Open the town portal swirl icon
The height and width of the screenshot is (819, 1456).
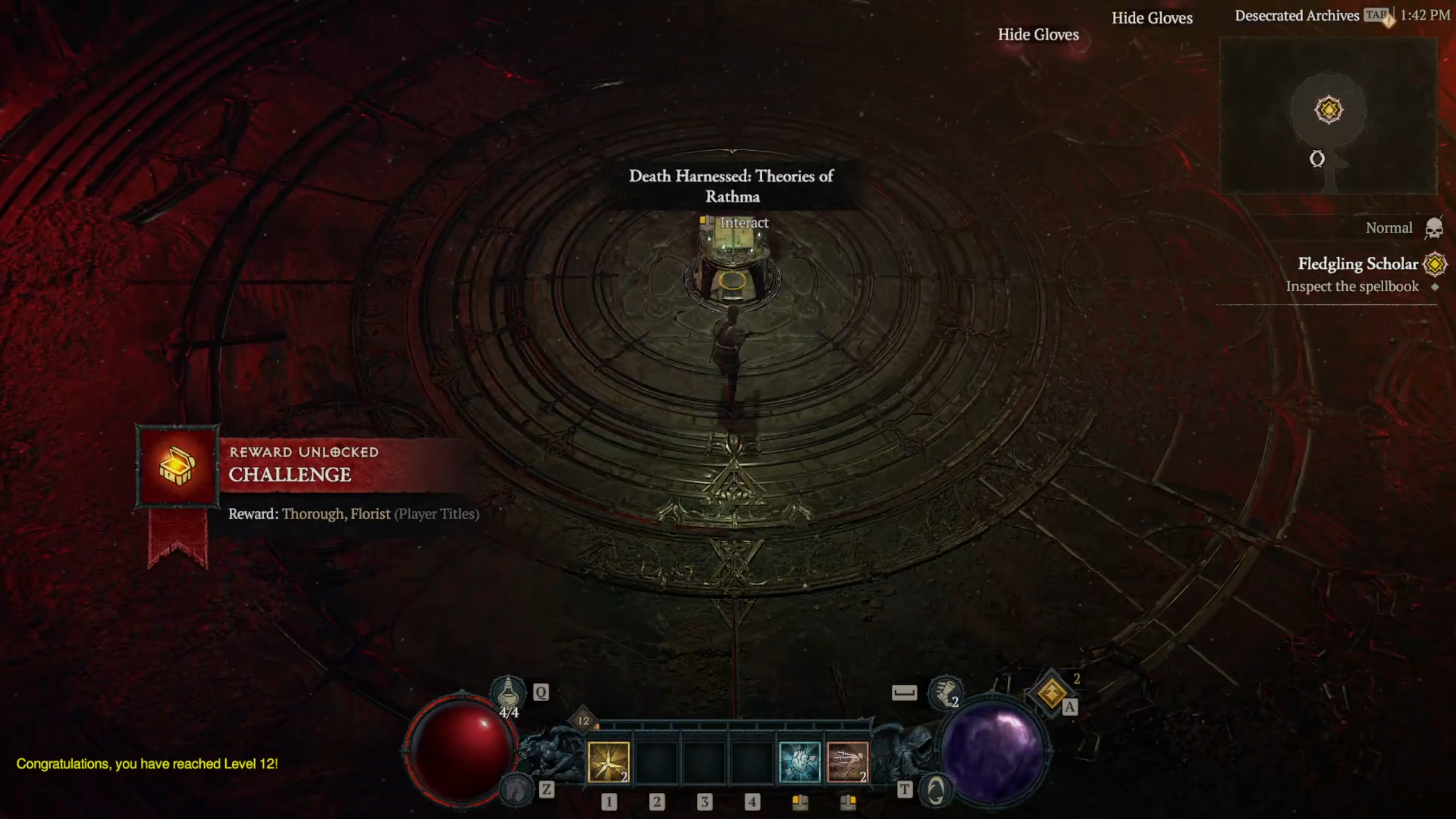[x=936, y=790]
